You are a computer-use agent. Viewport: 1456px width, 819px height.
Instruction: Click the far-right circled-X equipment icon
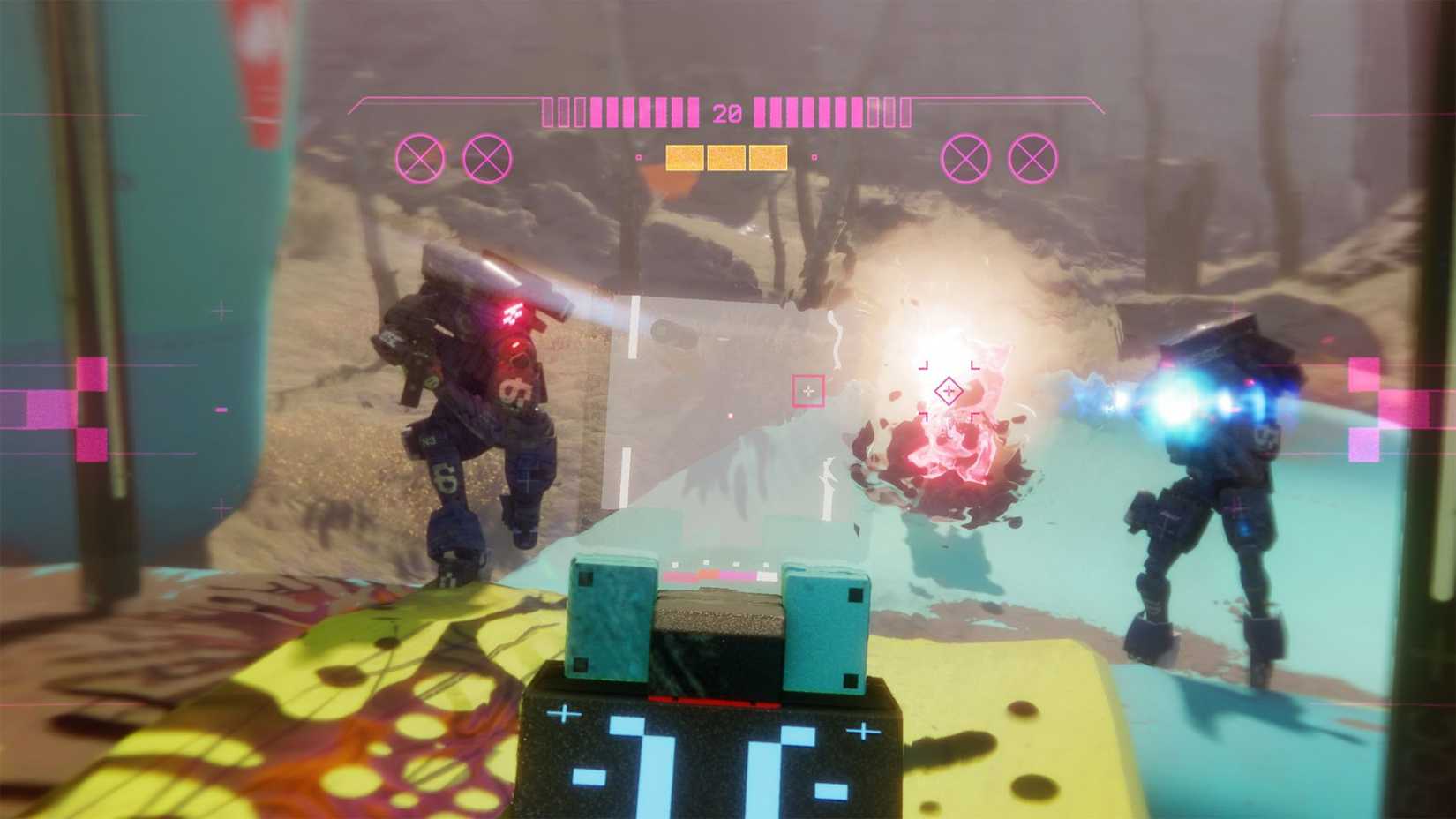[x=1032, y=160]
